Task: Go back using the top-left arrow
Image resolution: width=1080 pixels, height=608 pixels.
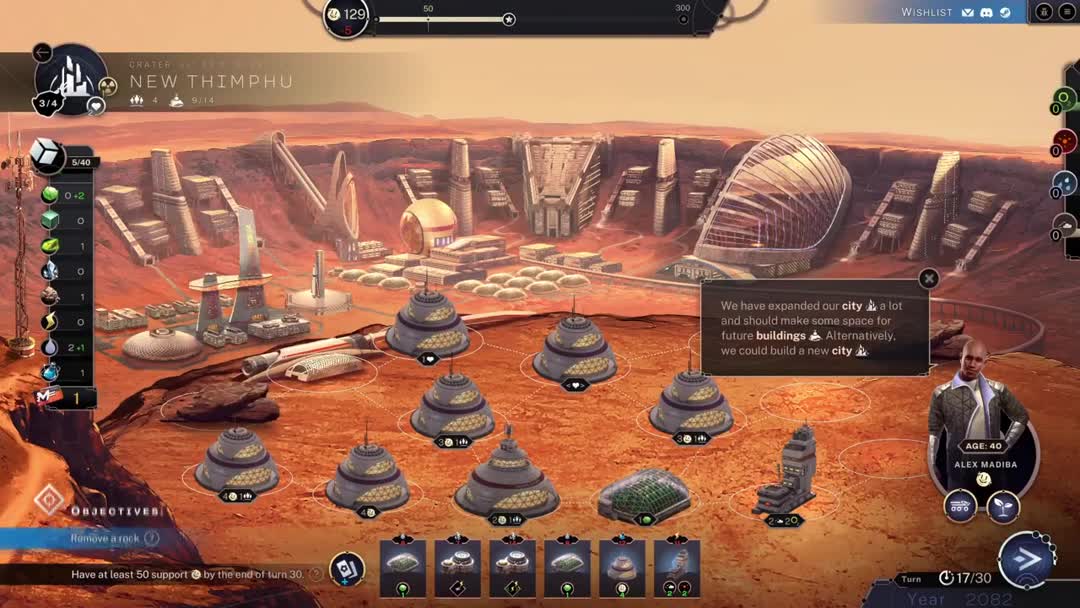Action: pyautogui.click(x=42, y=53)
